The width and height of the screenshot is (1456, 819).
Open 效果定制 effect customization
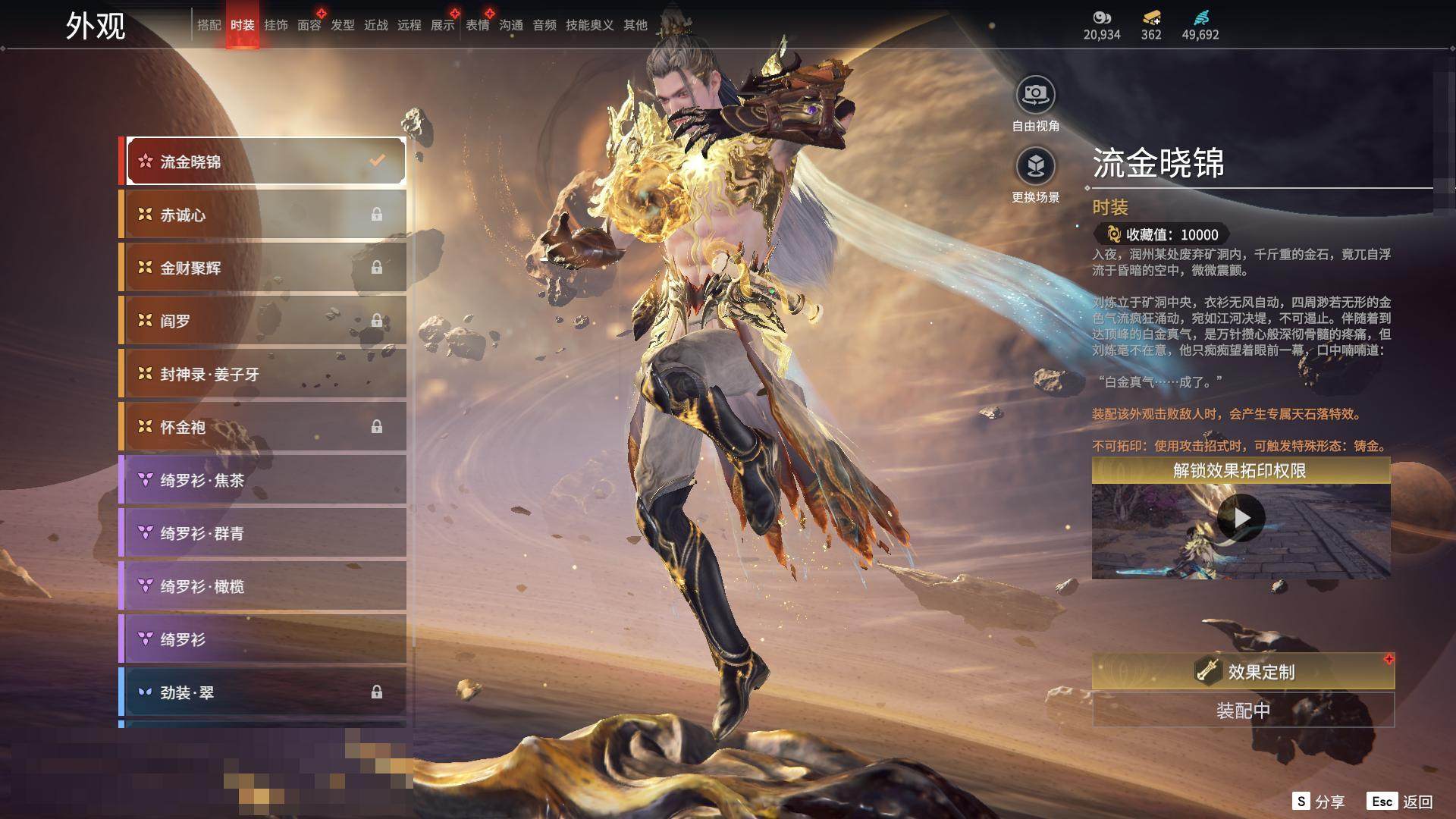coord(1243,671)
